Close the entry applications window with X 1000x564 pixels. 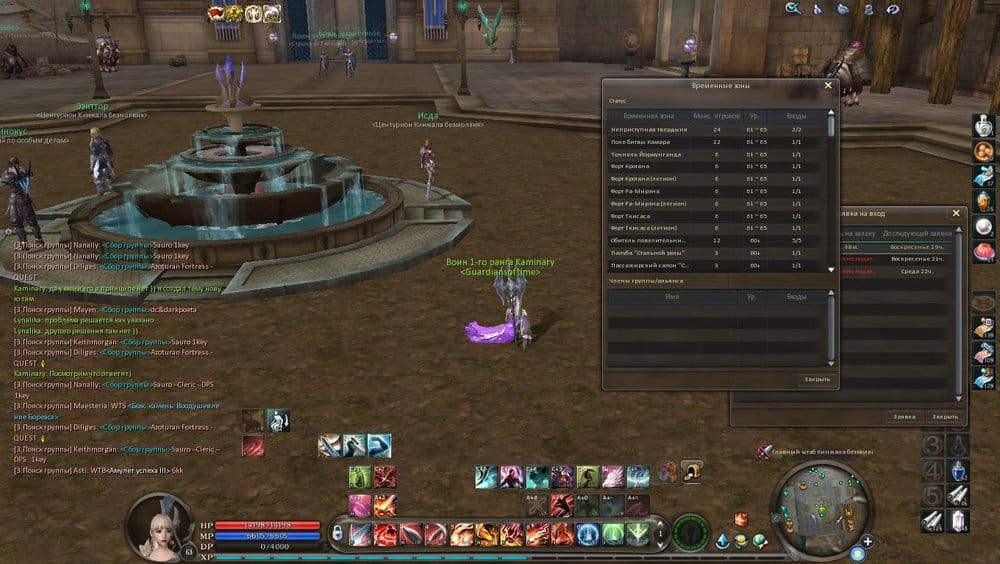pyautogui.click(x=955, y=213)
